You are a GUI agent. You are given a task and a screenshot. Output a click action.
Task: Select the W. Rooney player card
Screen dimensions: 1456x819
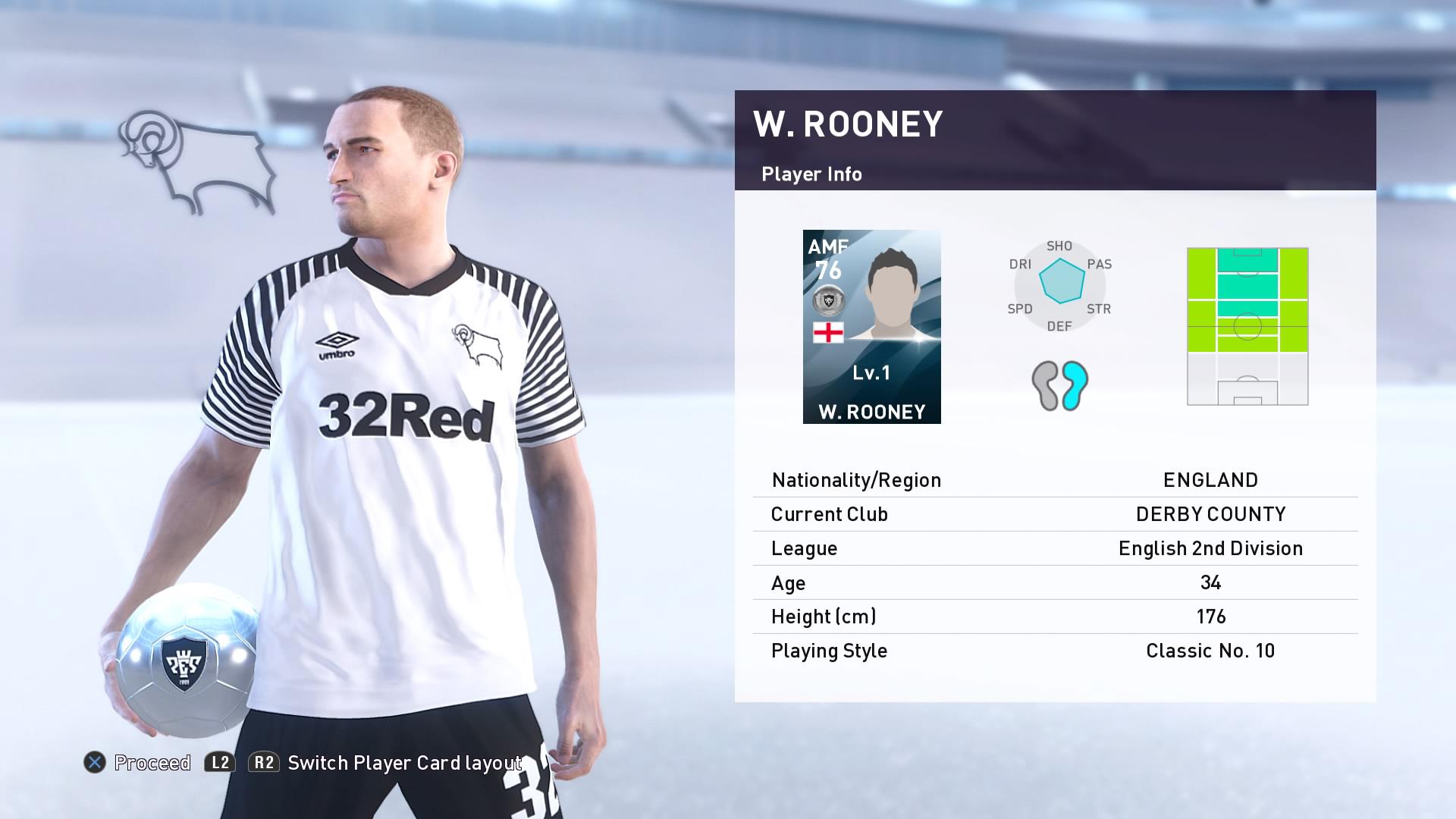pyautogui.click(x=871, y=327)
